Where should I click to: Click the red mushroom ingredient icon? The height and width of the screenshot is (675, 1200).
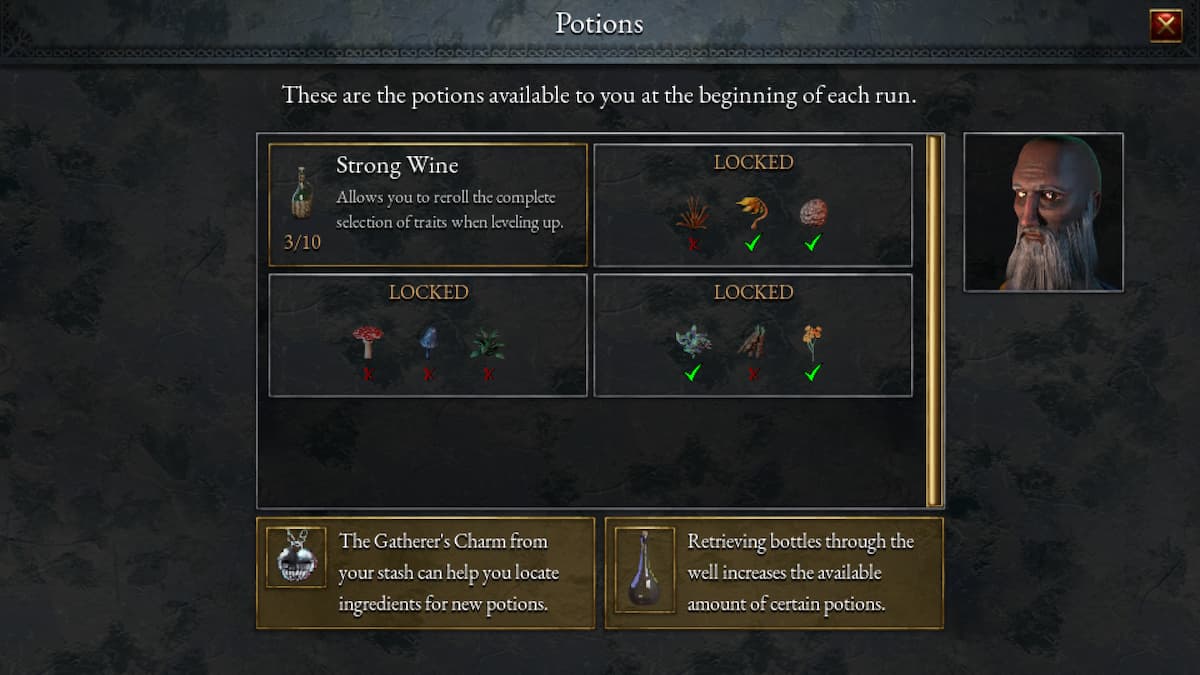click(x=368, y=342)
